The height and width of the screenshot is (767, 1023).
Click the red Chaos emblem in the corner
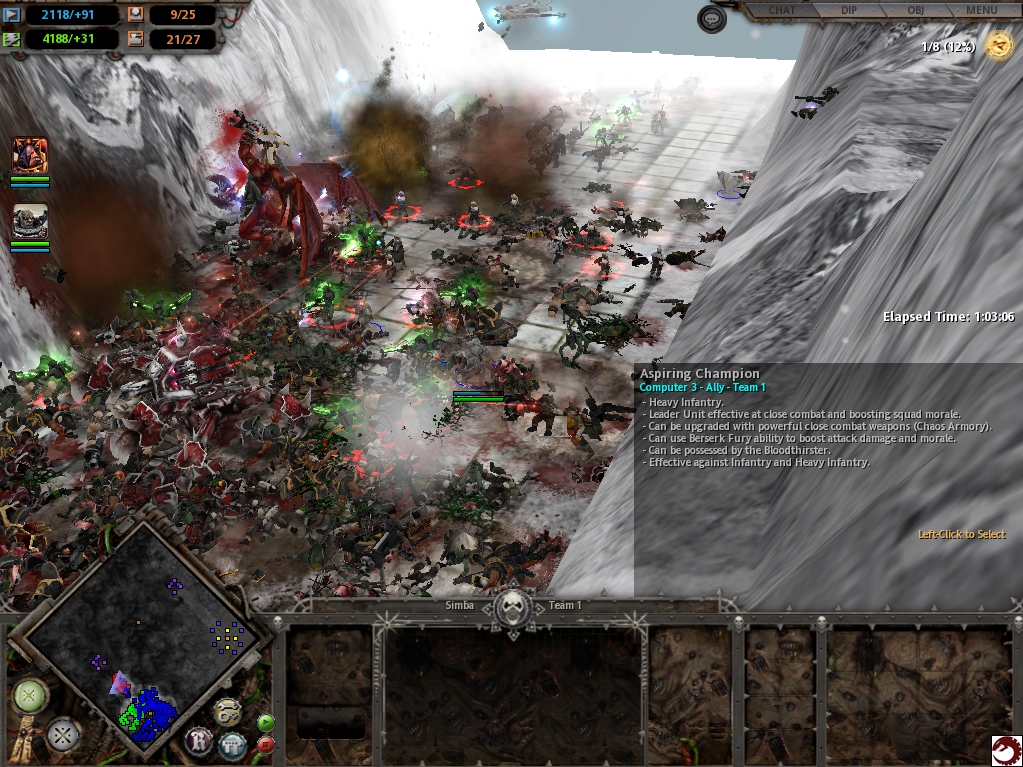[x=1005, y=749]
